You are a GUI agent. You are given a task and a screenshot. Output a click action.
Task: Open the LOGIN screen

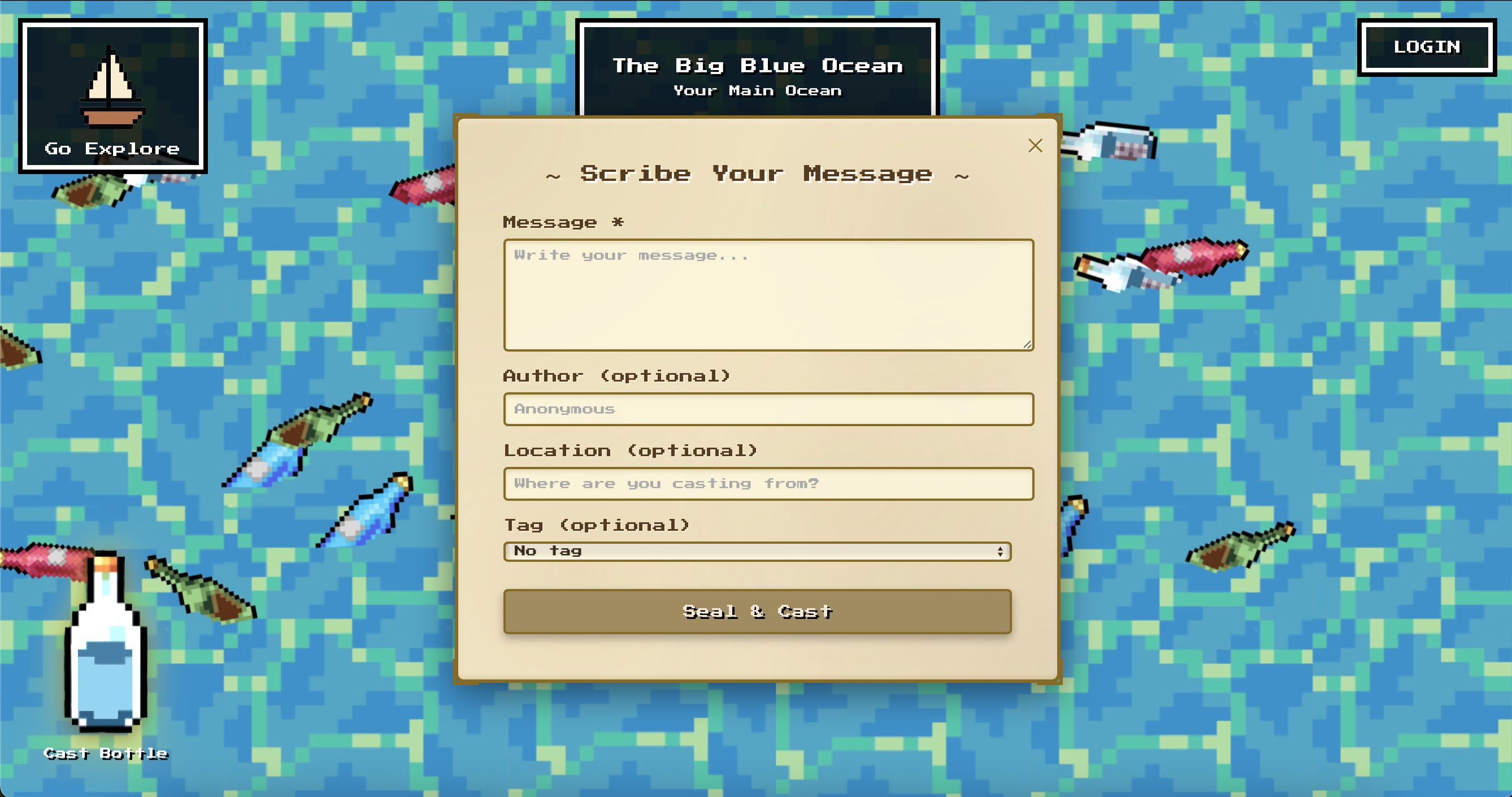click(x=1427, y=47)
